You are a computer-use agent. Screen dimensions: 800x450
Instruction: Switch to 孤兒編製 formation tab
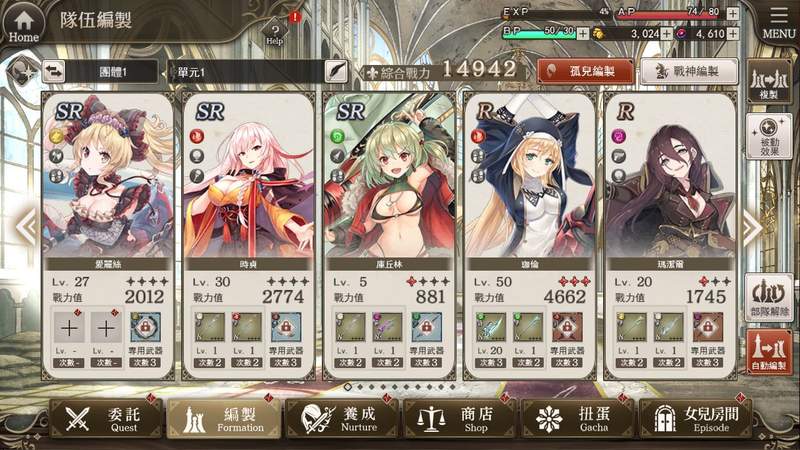(x=586, y=71)
